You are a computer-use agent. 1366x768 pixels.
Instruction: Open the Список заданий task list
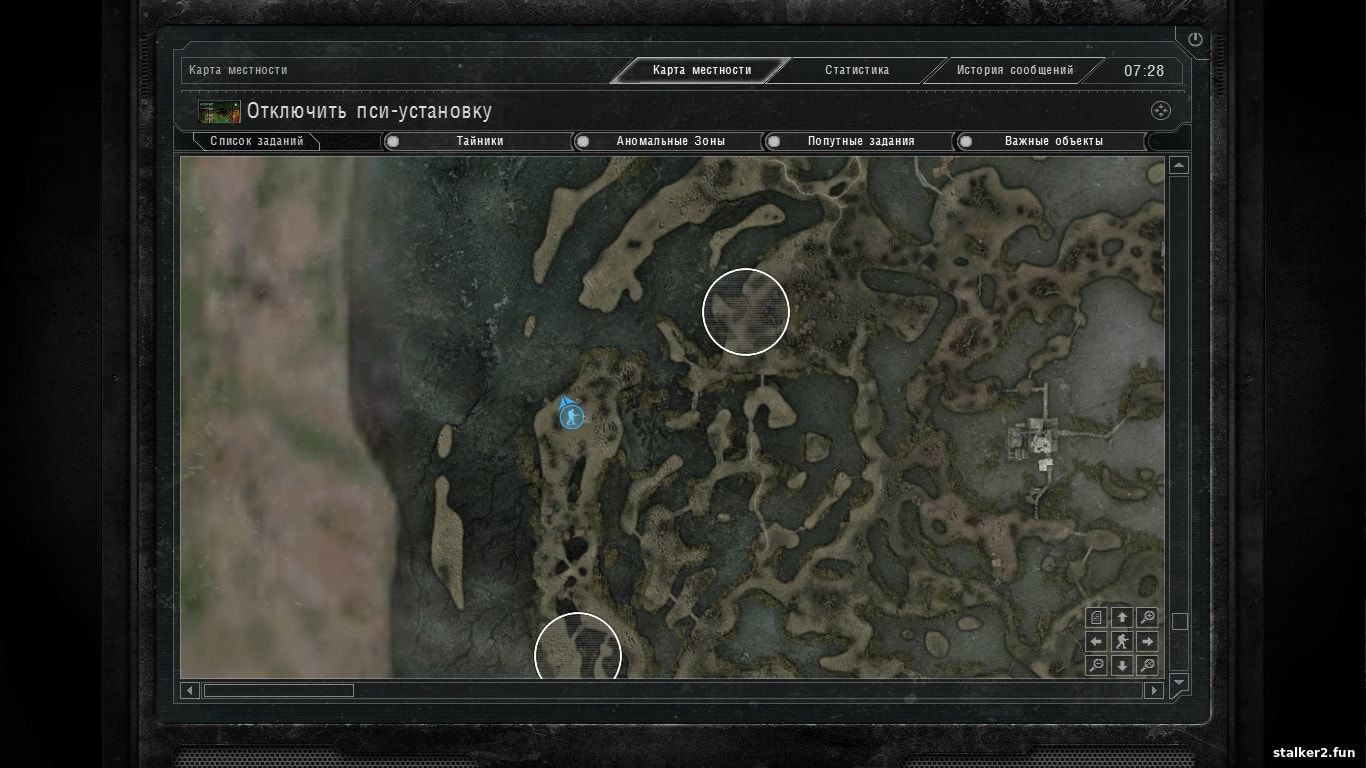click(256, 141)
